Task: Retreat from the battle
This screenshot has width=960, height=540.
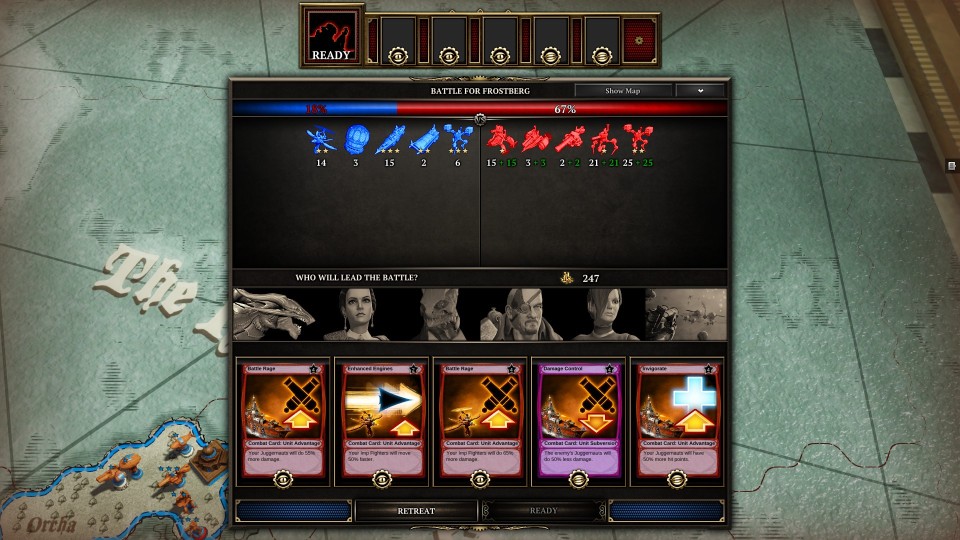Action: pyautogui.click(x=416, y=510)
